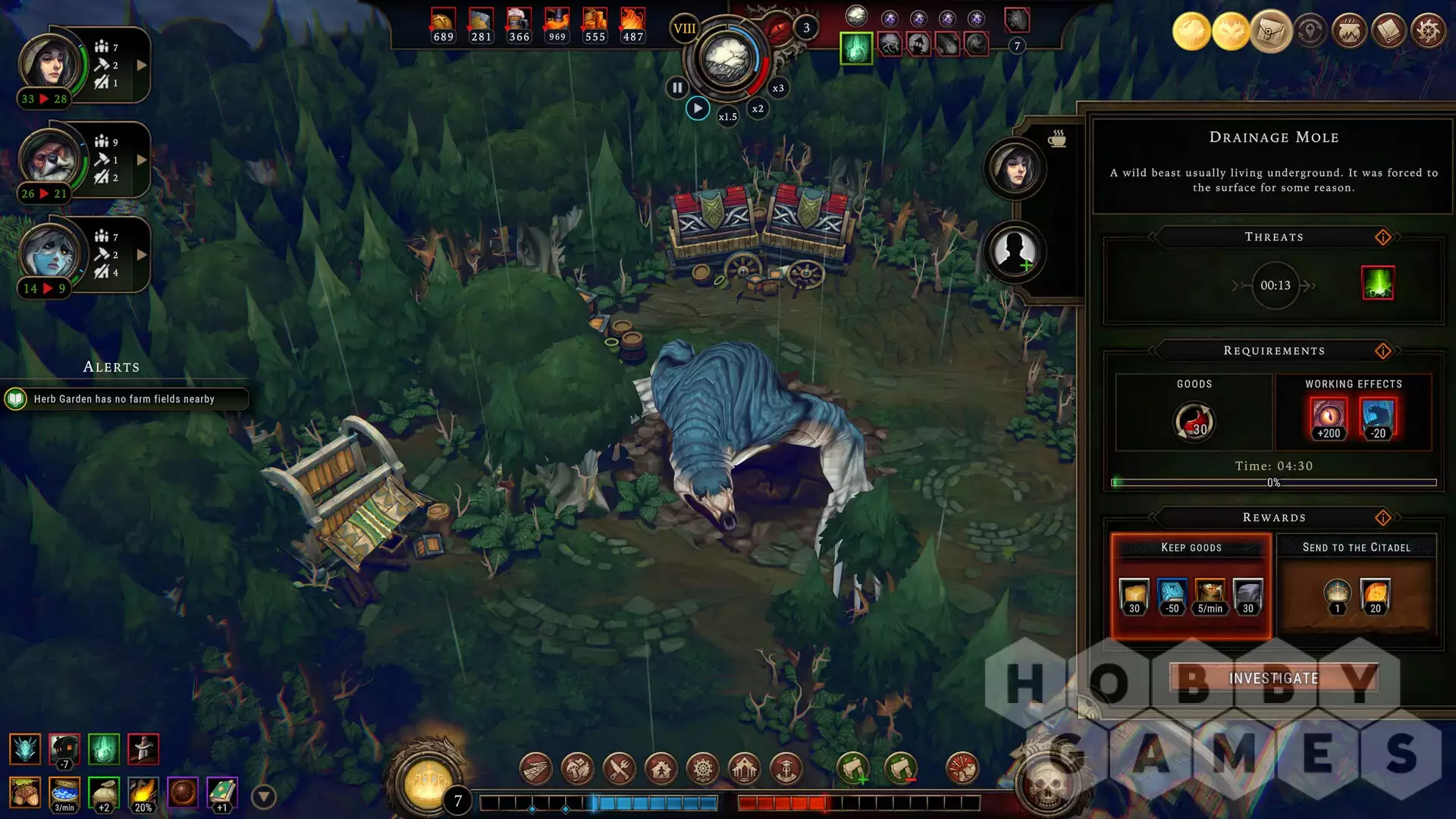Choose the Send to the Citadel reward
This screenshot has width=1456, height=819.
pyautogui.click(x=1356, y=585)
